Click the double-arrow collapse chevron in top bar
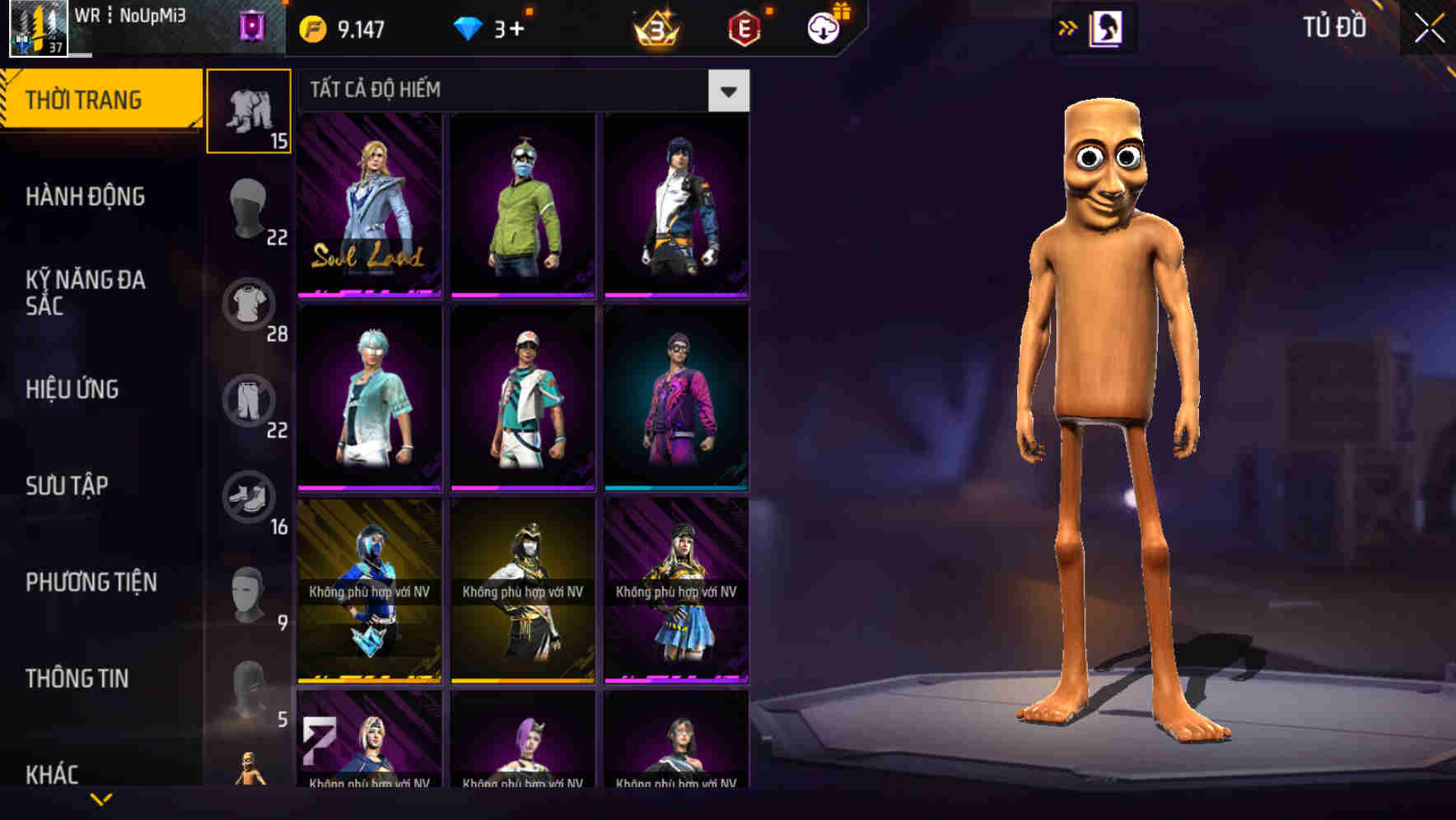The width and height of the screenshot is (1456, 820). pos(1066,26)
